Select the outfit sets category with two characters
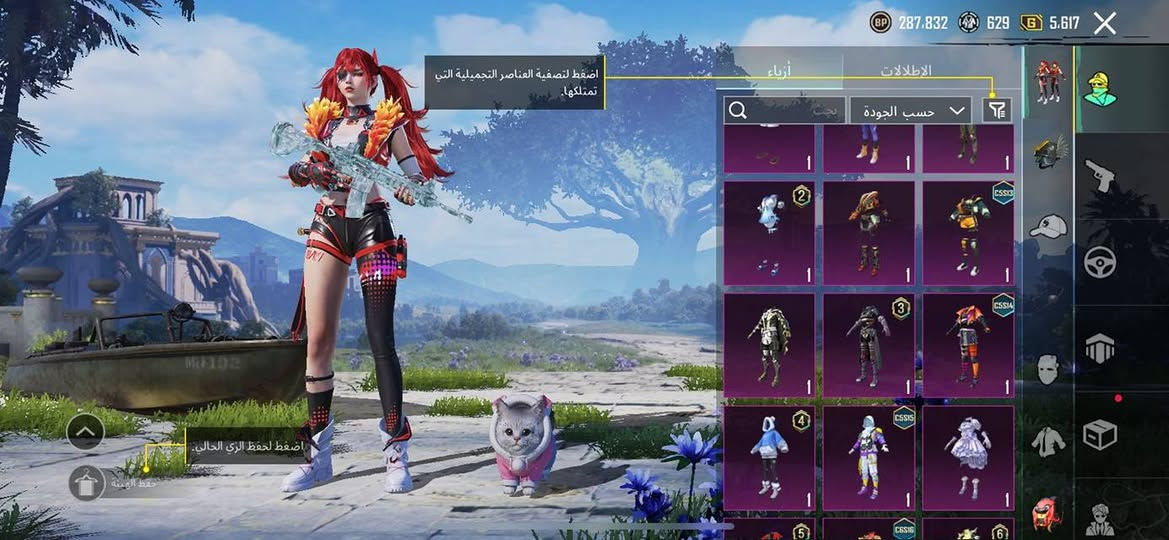The height and width of the screenshot is (540, 1169). [x=1049, y=82]
